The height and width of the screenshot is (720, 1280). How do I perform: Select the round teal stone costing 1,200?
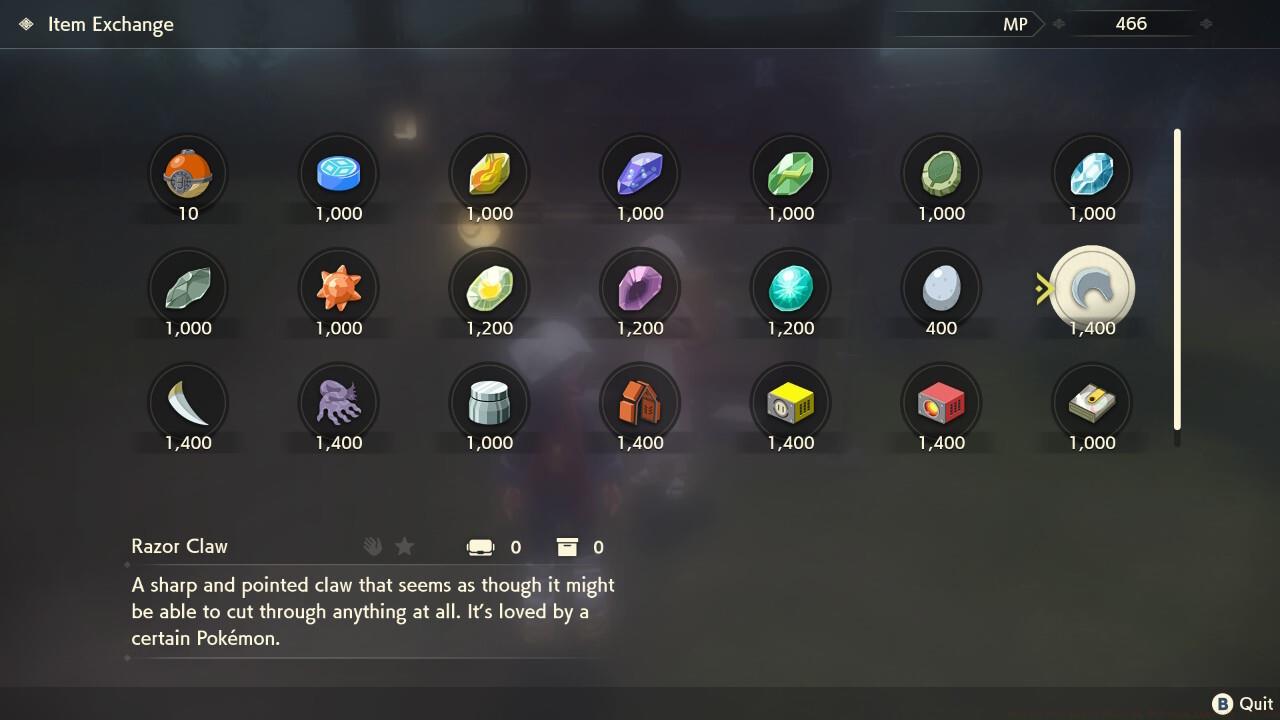(x=790, y=287)
